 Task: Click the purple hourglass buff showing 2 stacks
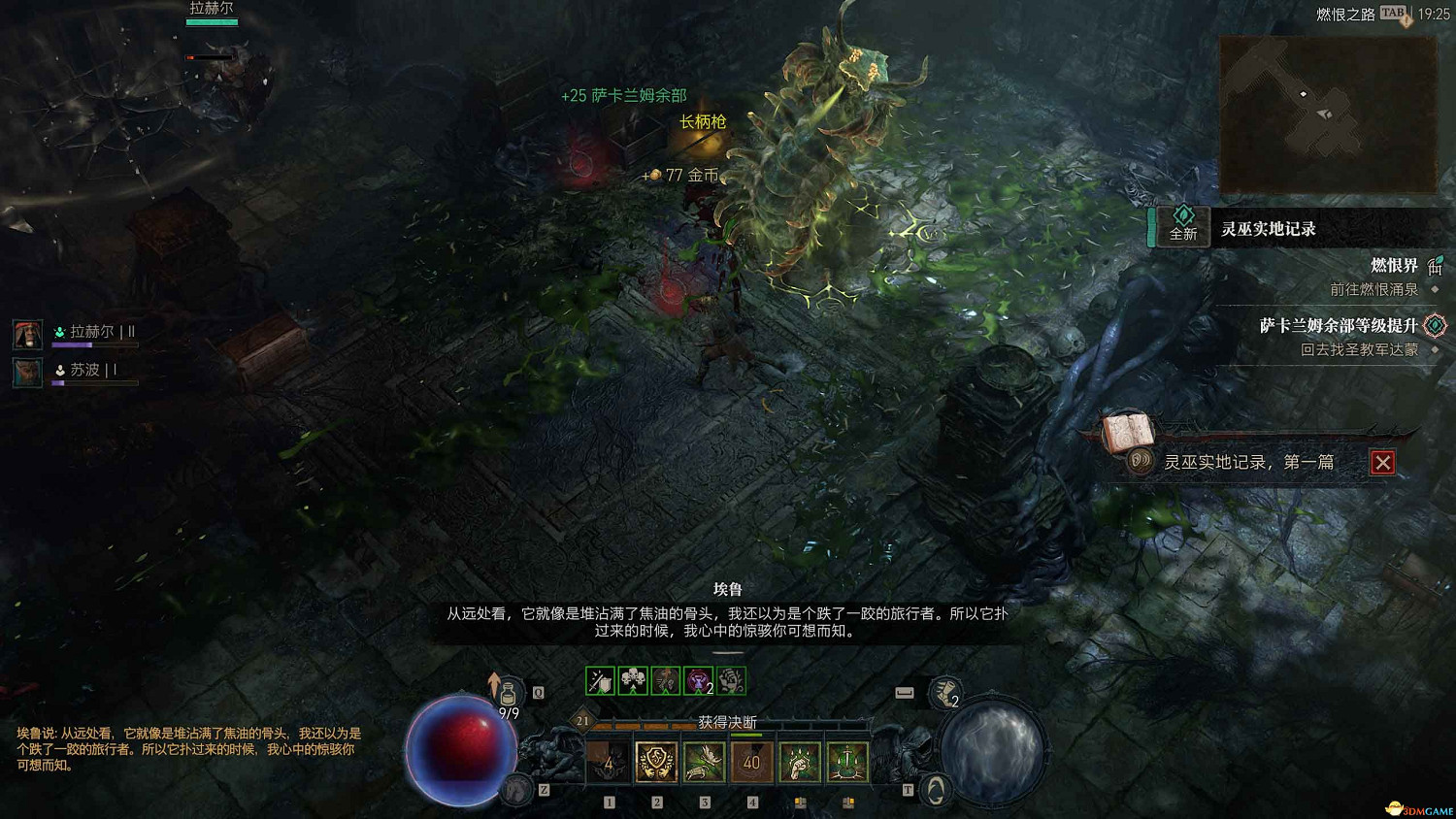697,681
